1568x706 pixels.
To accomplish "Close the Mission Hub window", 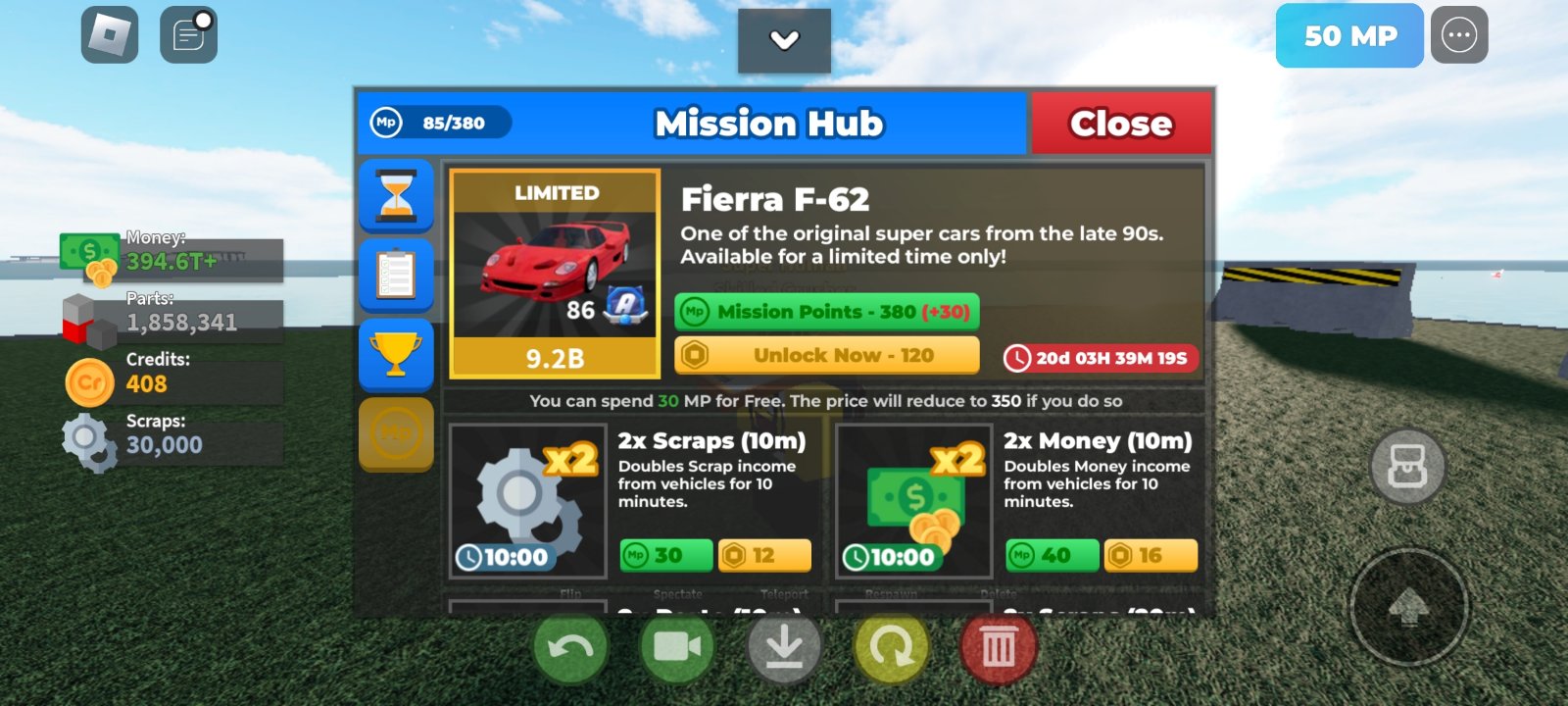I will pyautogui.click(x=1121, y=123).
